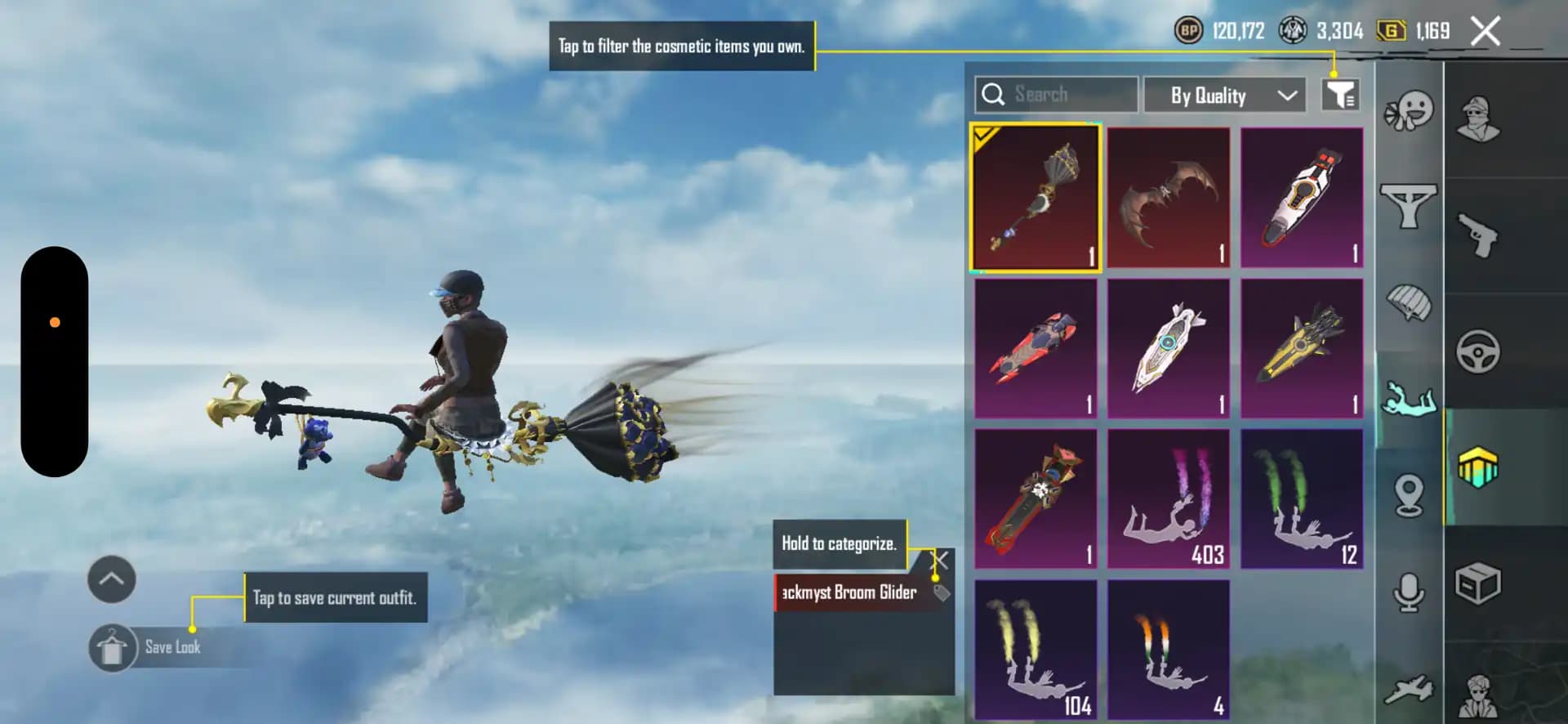This screenshot has height=724, width=1568.
Task: Expand the up-arrow panel button
Action: point(112,579)
